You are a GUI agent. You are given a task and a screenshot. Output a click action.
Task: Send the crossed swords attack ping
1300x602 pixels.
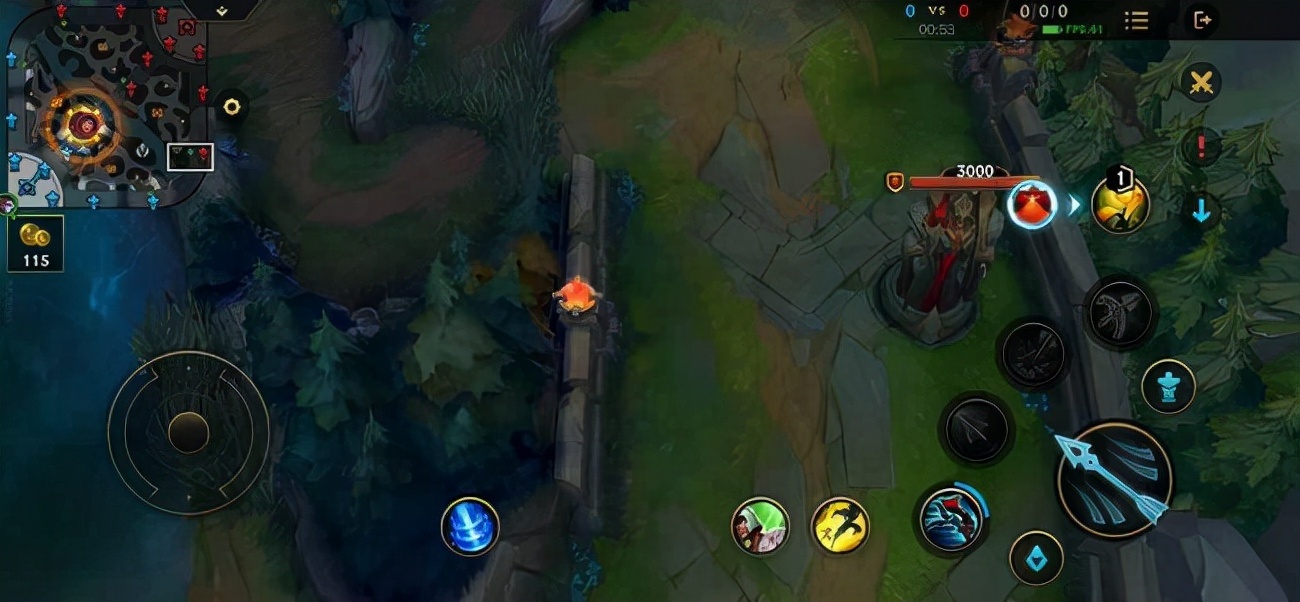coord(1201,83)
